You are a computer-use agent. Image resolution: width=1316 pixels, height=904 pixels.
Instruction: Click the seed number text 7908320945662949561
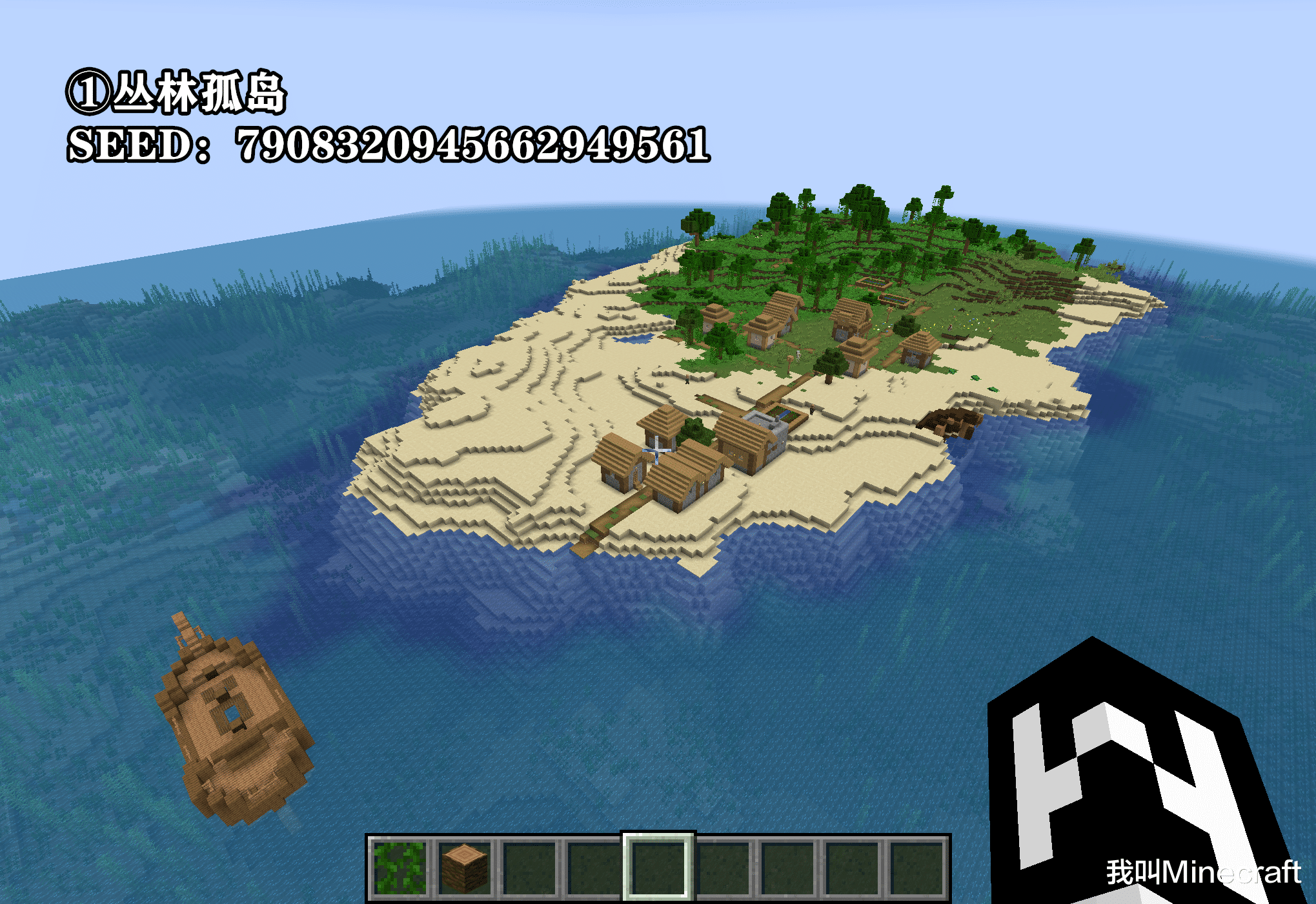(x=474, y=145)
